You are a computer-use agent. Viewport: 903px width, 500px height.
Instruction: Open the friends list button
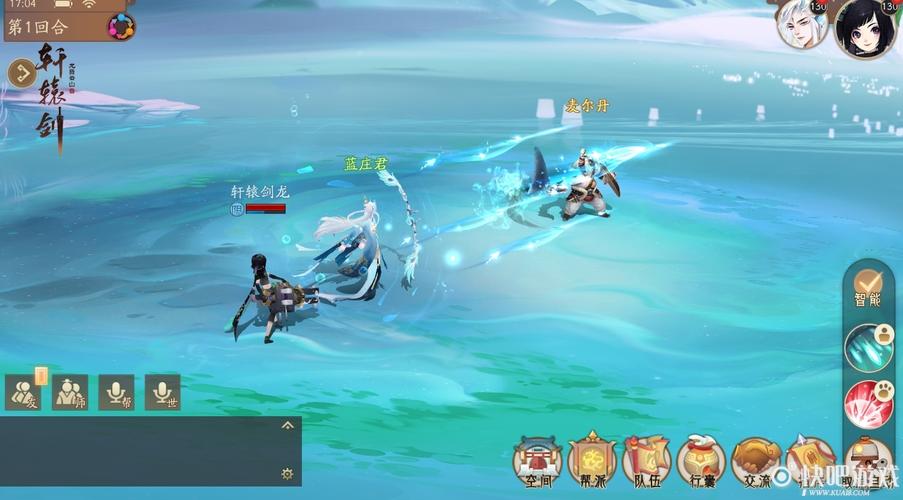tap(23, 392)
